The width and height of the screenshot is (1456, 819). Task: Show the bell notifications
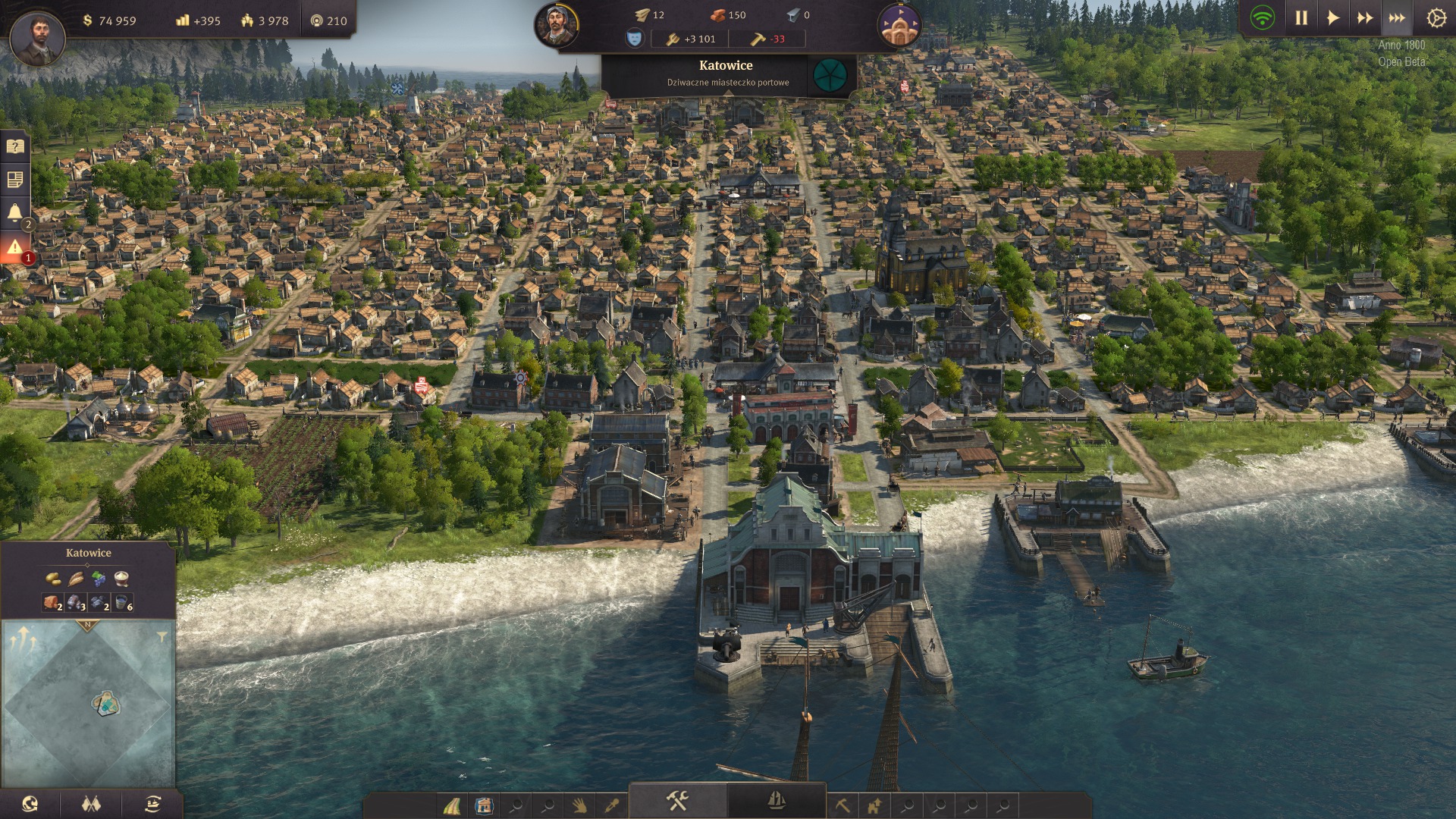click(15, 212)
